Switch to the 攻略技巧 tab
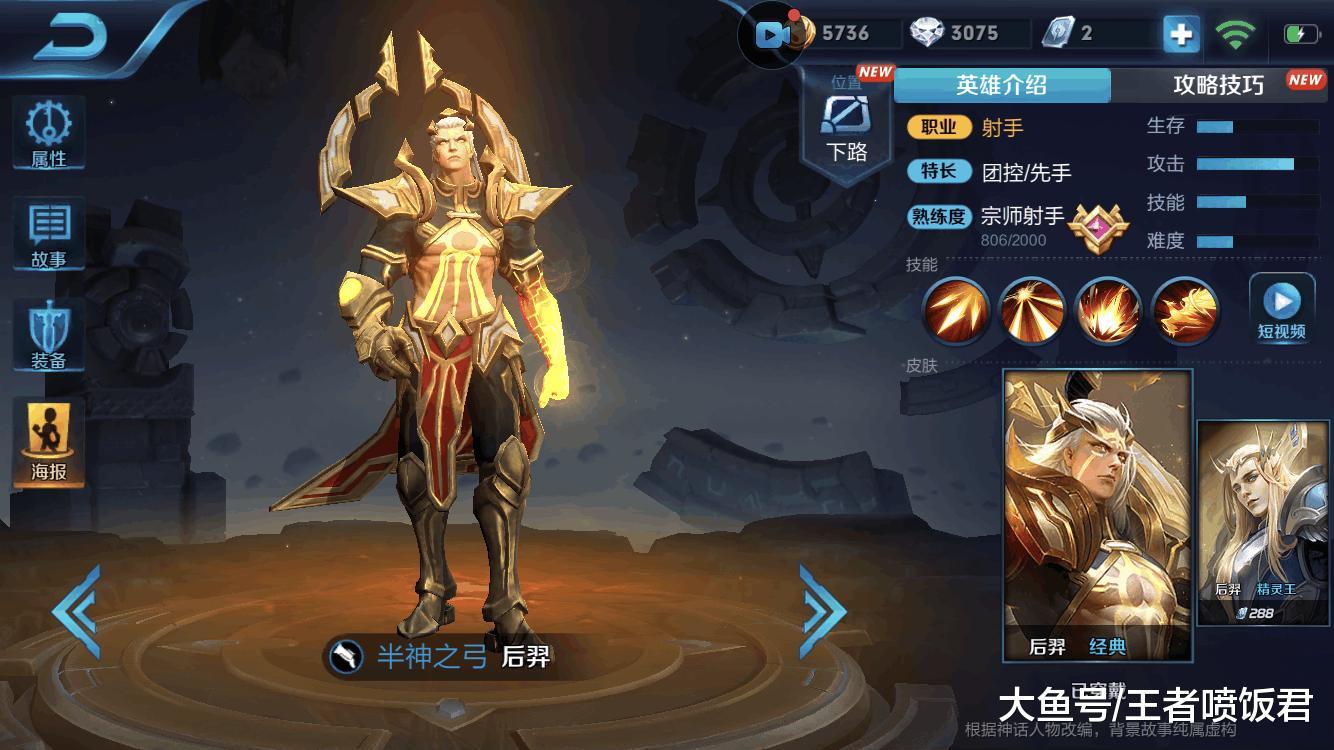Viewport: 1334px width, 750px height. click(1218, 85)
